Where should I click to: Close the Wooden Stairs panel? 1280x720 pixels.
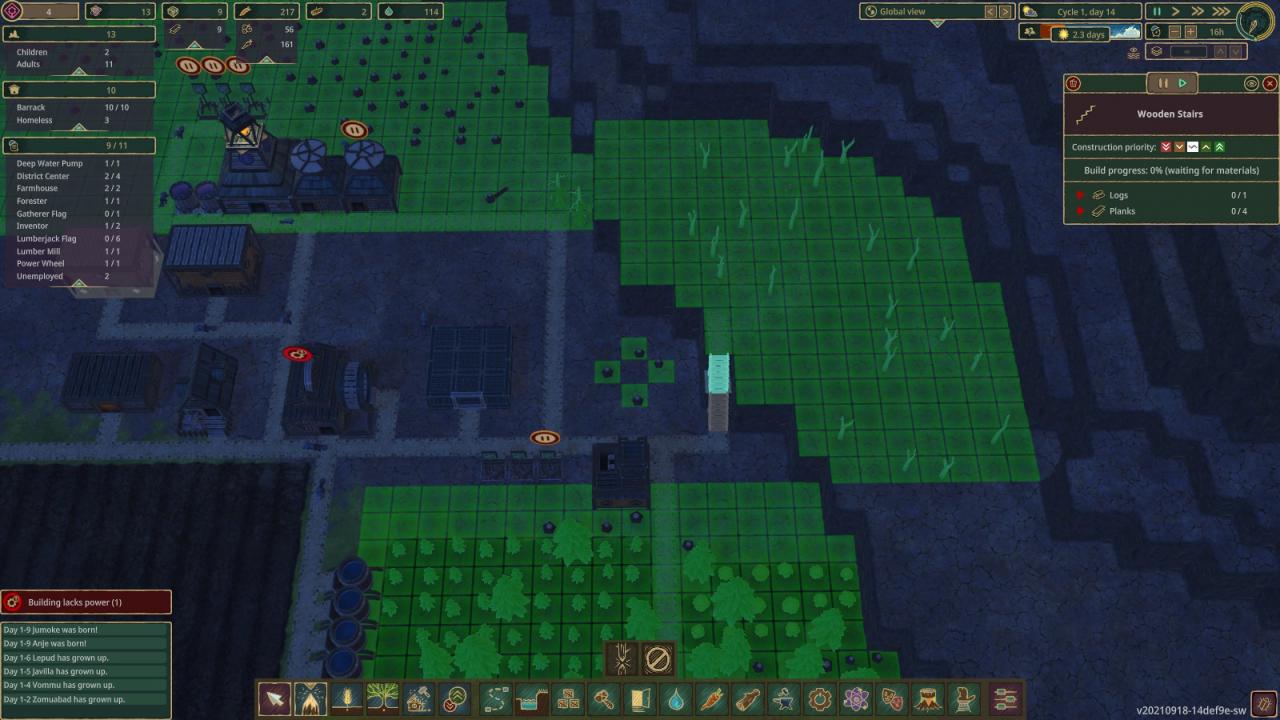[x=1270, y=84]
